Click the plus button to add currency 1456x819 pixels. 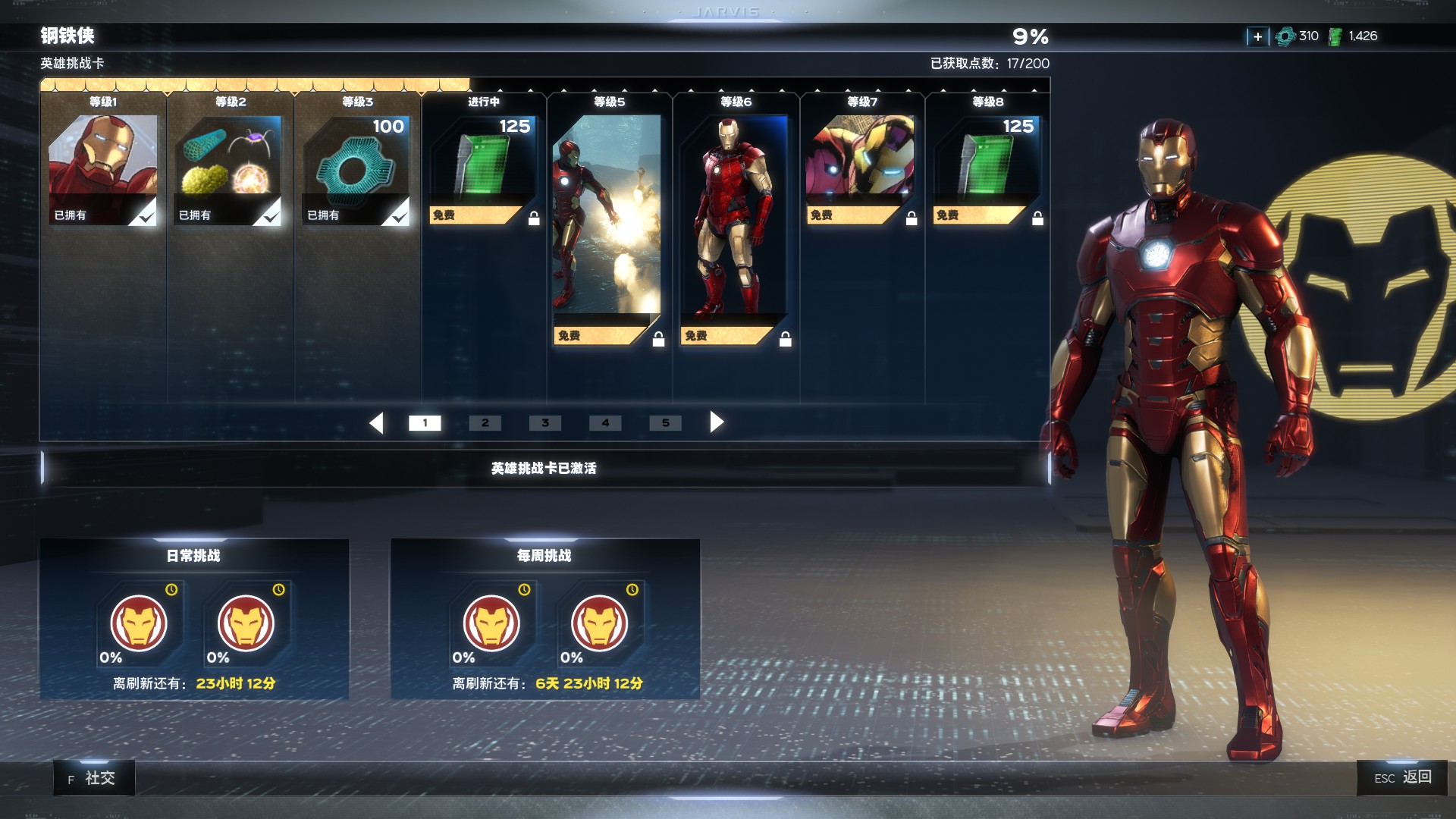(x=1257, y=36)
